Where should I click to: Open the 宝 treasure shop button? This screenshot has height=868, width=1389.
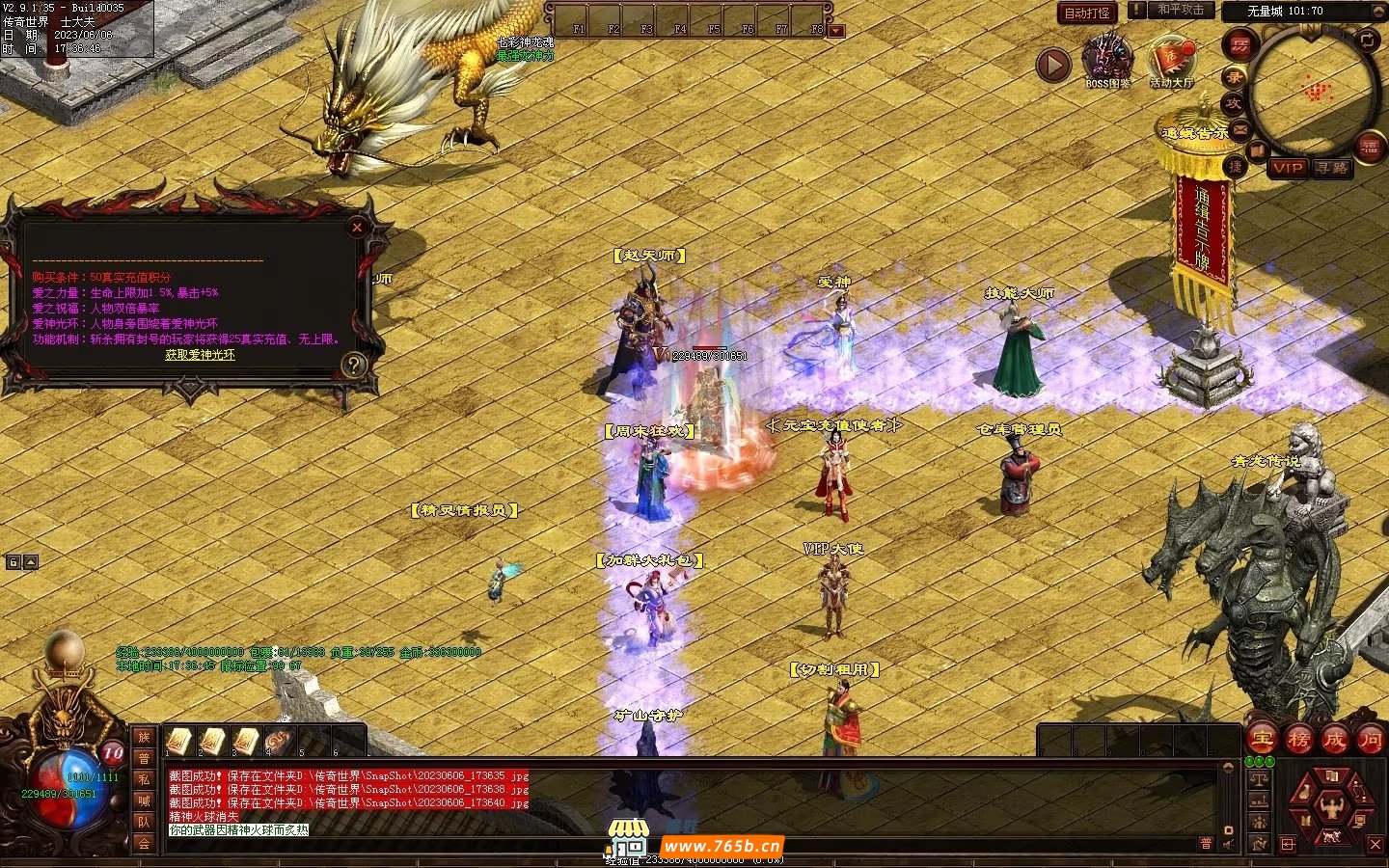(1262, 740)
